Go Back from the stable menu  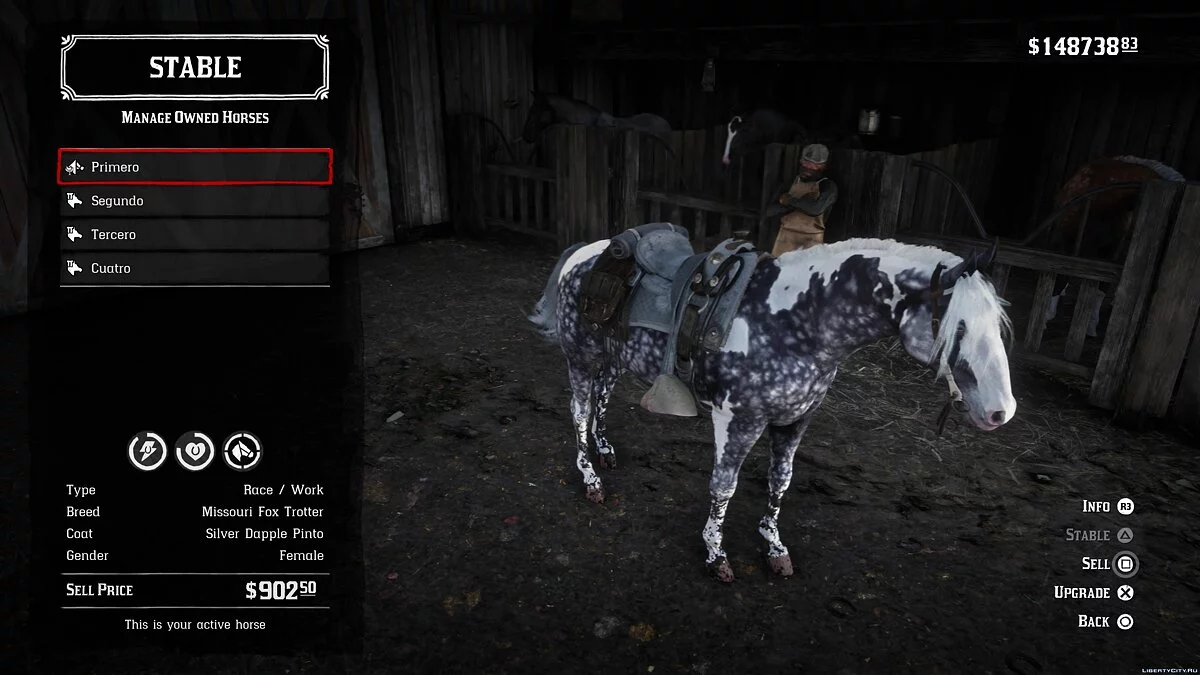point(1105,622)
